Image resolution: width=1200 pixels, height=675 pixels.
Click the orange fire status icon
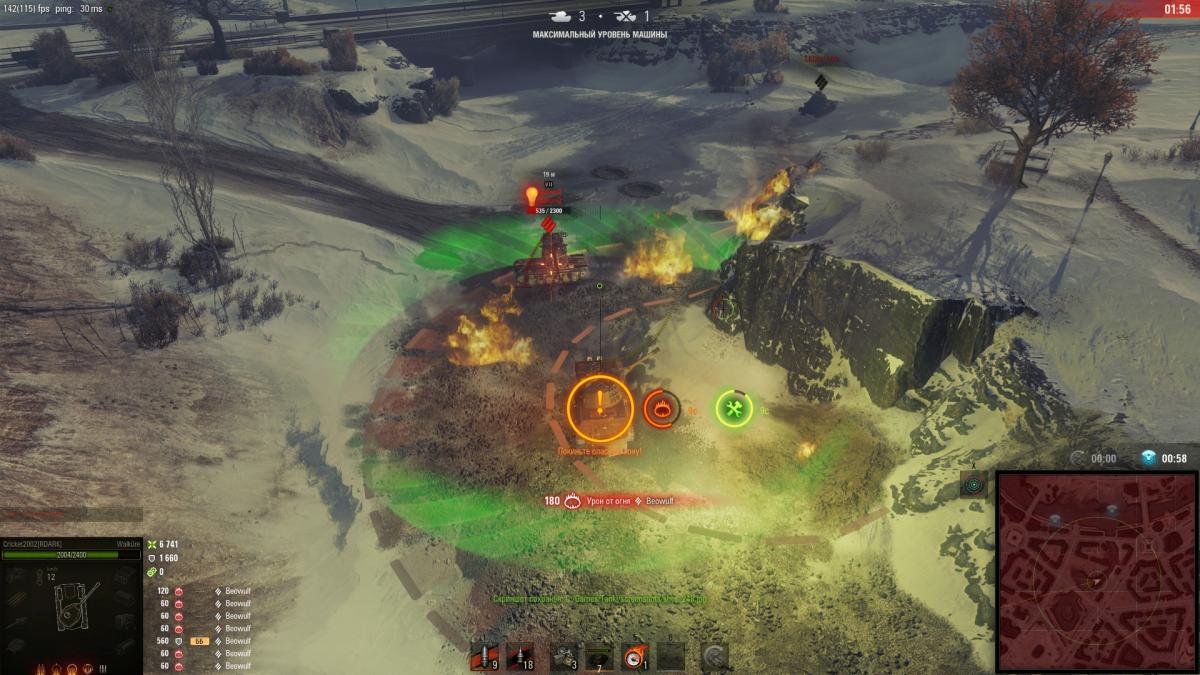pos(662,408)
